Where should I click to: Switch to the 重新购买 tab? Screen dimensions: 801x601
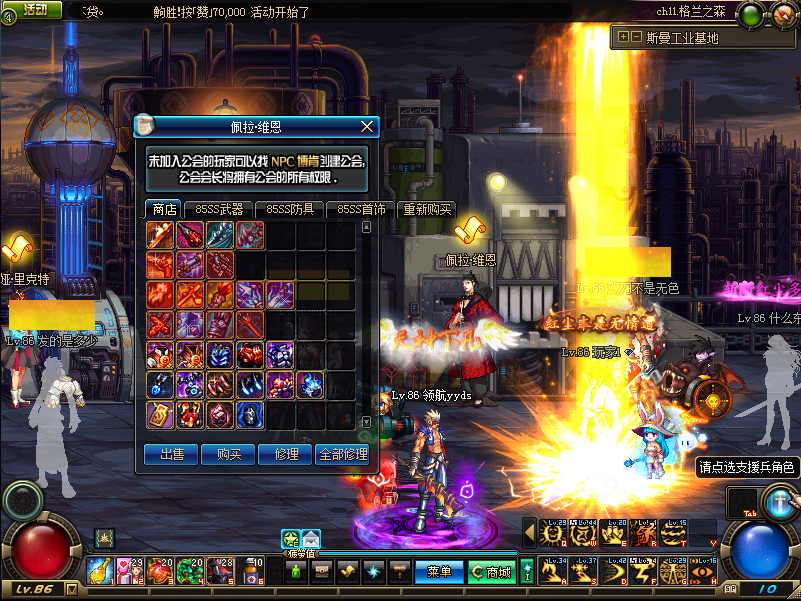coord(427,209)
